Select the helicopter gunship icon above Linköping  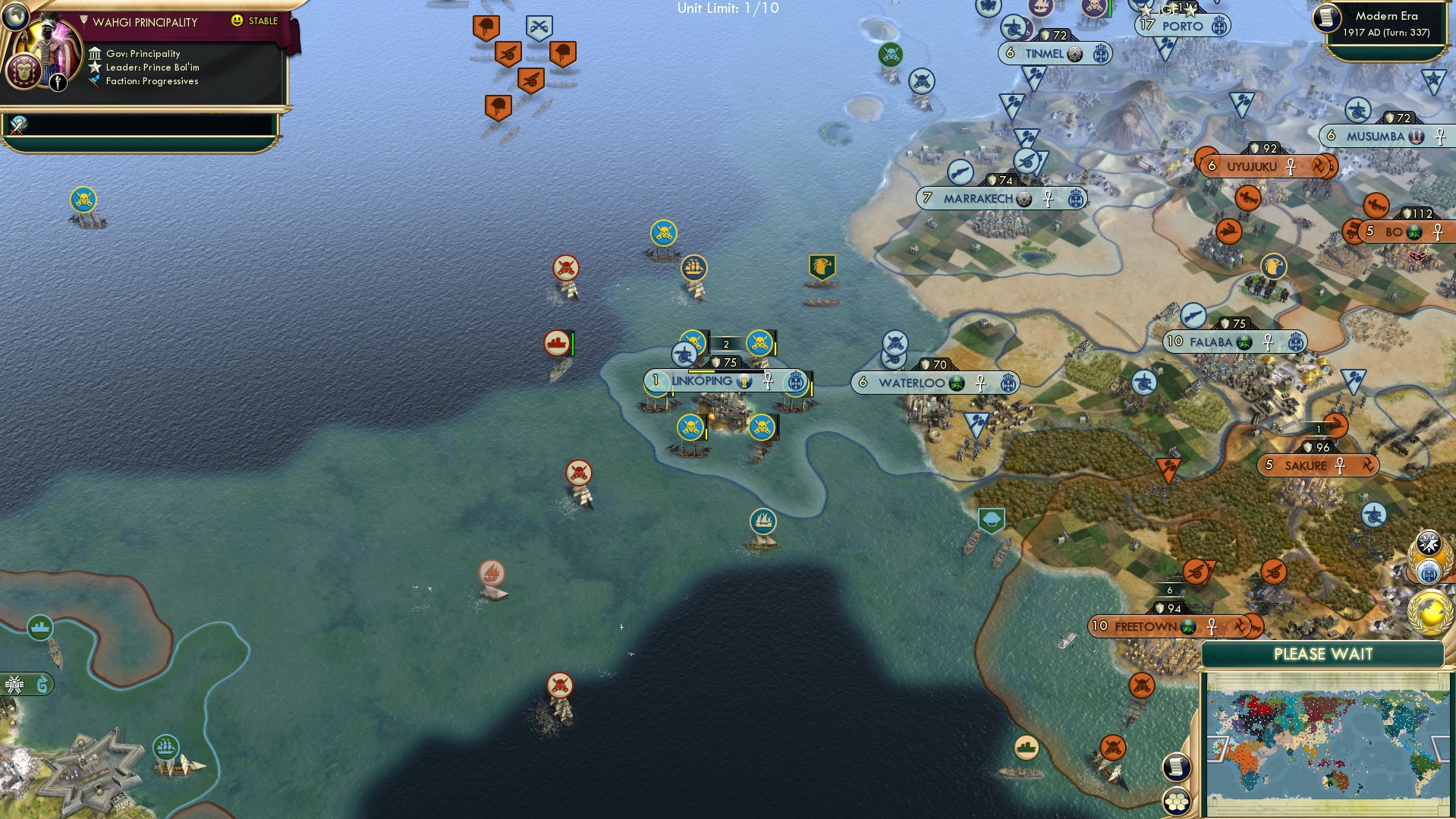click(684, 354)
